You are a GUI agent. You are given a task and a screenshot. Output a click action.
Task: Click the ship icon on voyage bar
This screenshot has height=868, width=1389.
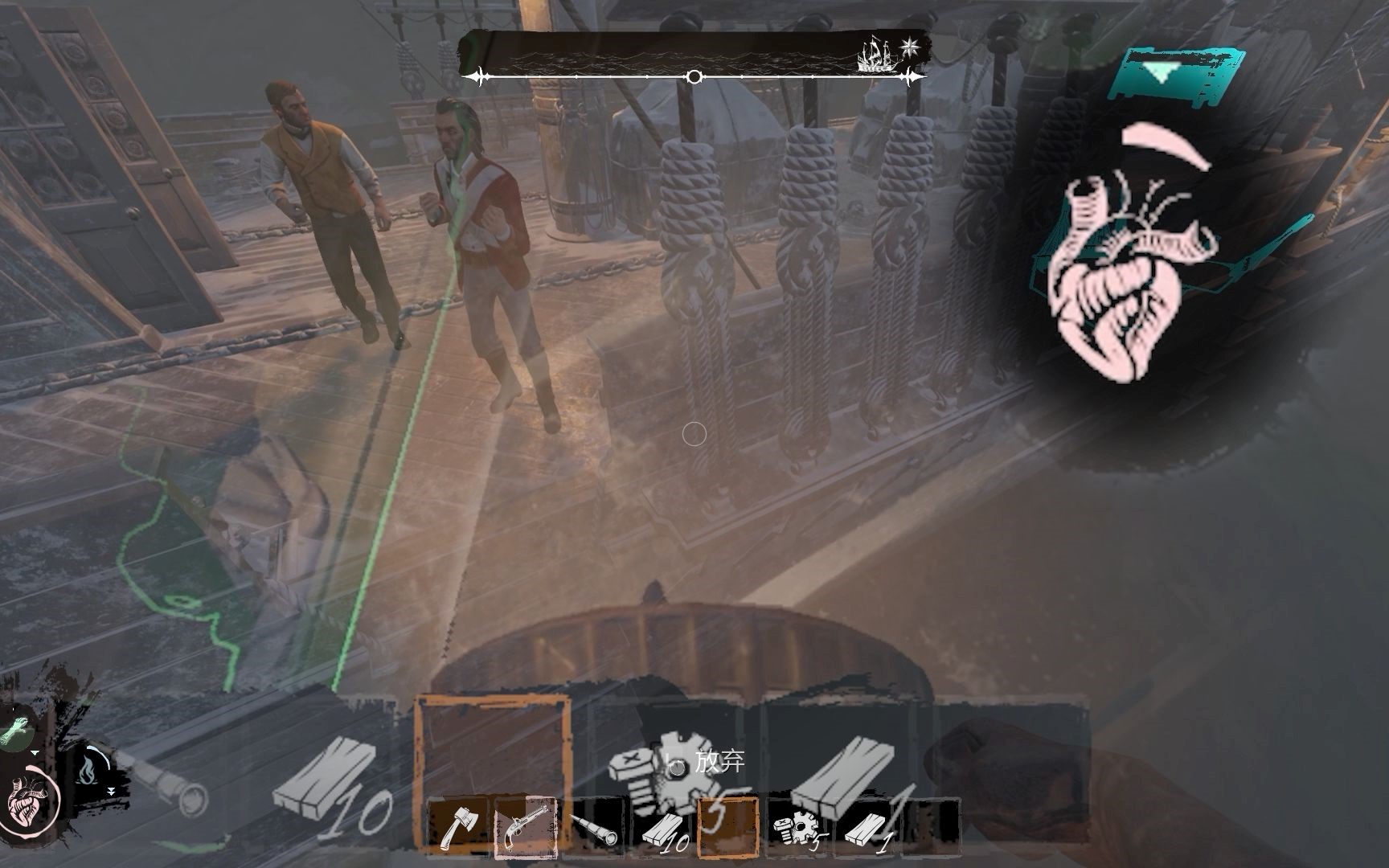(x=876, y=56)
